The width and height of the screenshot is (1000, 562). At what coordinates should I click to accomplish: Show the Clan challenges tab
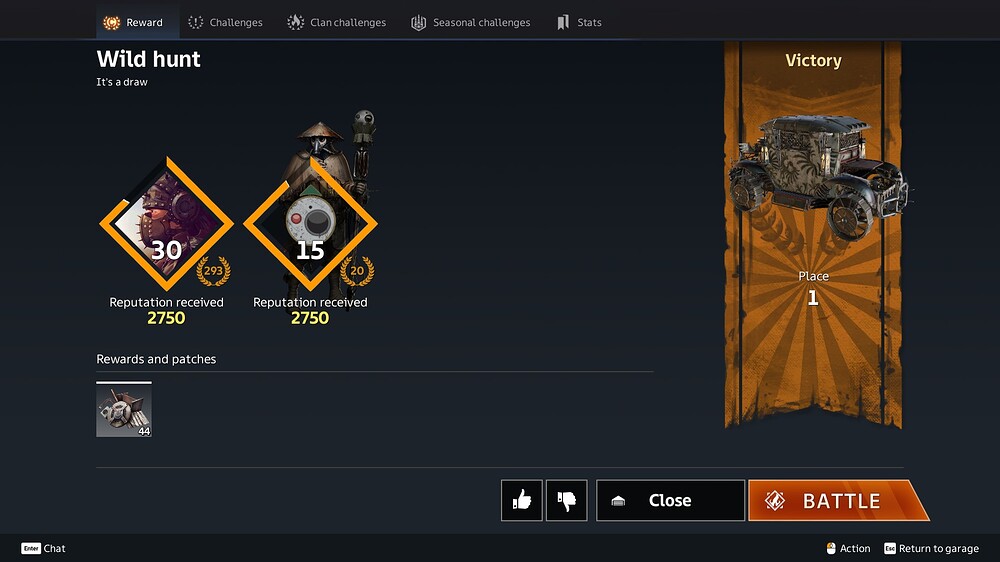point(337,22)
